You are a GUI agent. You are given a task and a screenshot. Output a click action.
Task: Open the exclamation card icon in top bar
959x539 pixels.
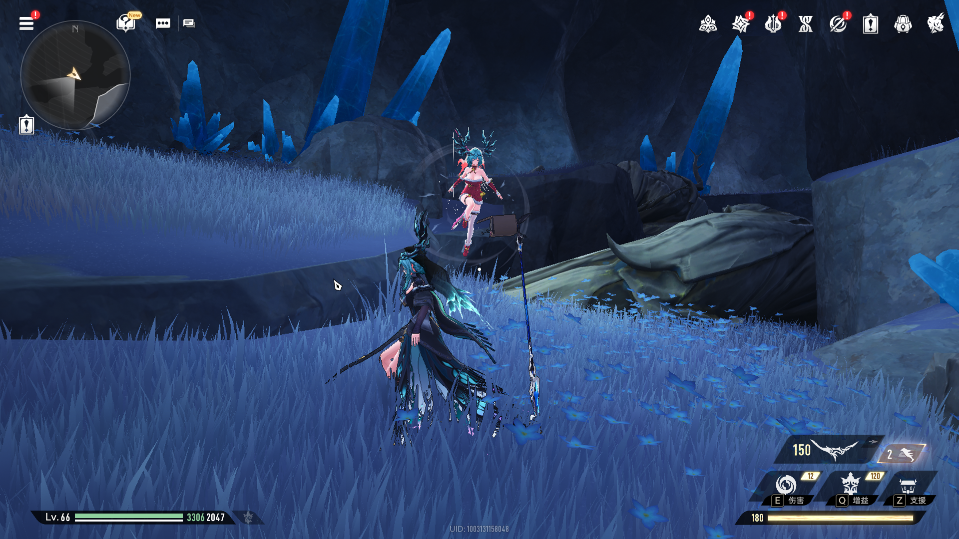(x=870, y=23)
